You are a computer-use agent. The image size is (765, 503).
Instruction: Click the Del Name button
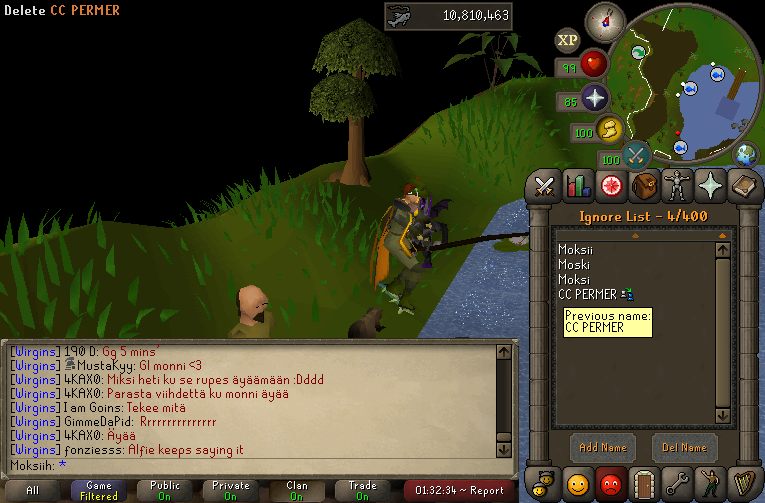[x=685, y=447]
